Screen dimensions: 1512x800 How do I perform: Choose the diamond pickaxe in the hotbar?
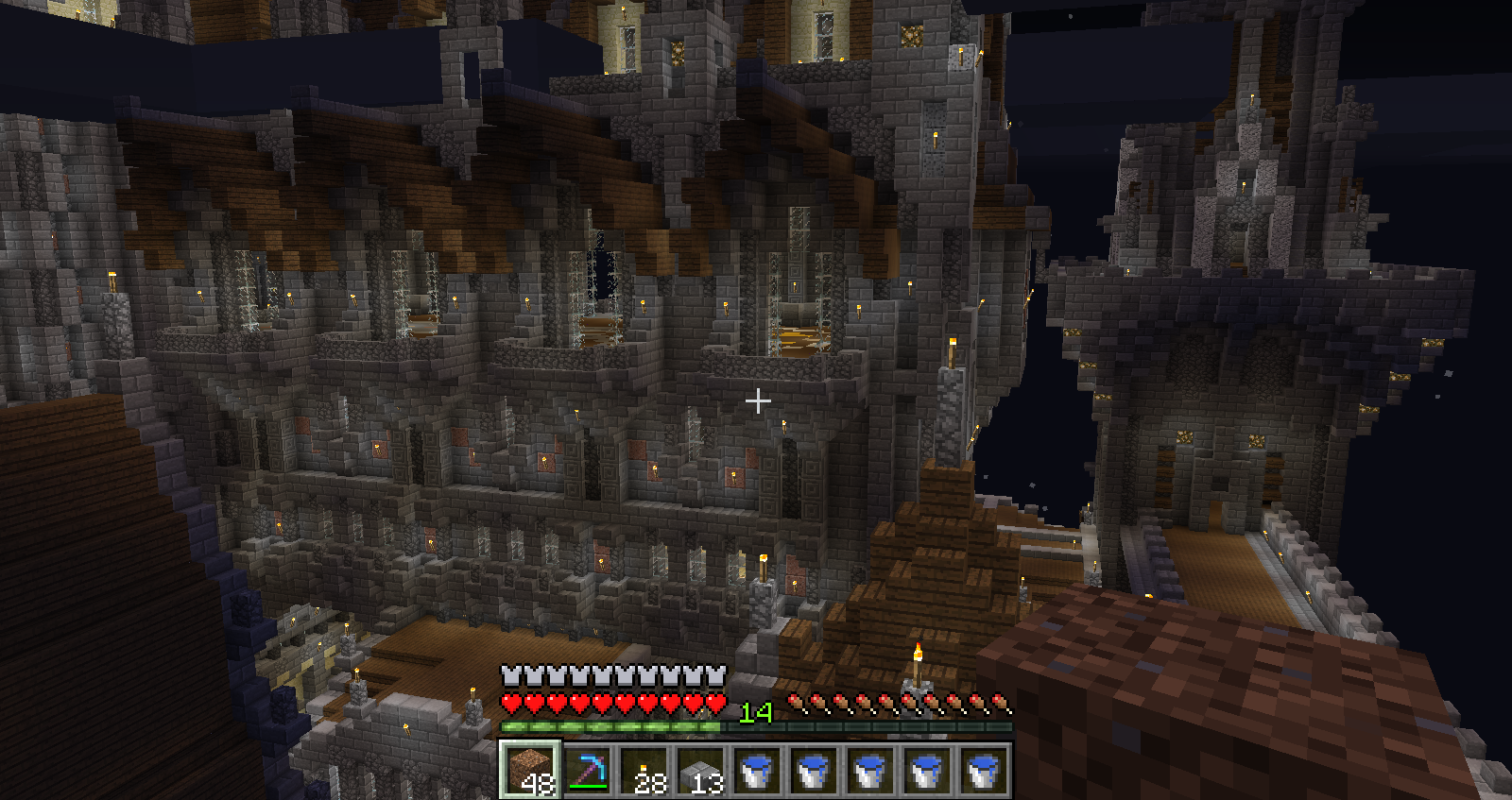(x=587, y=769)
